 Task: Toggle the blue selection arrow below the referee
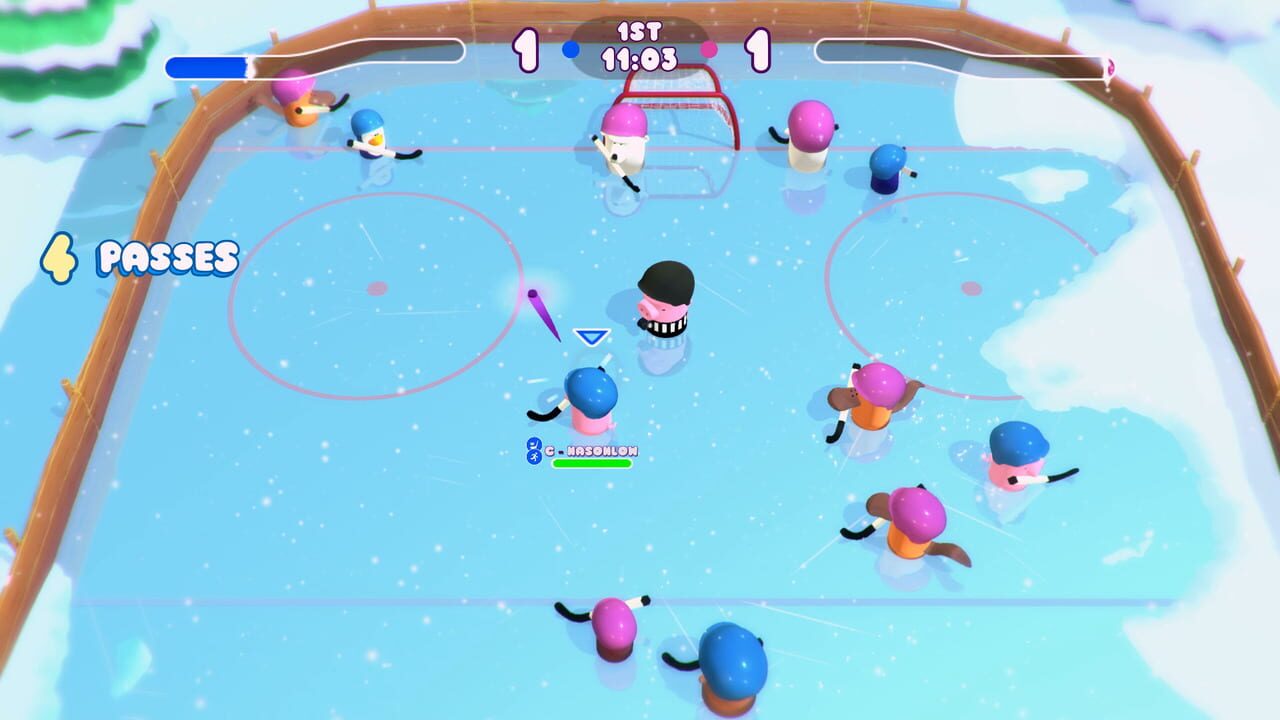tap(590, 337)
